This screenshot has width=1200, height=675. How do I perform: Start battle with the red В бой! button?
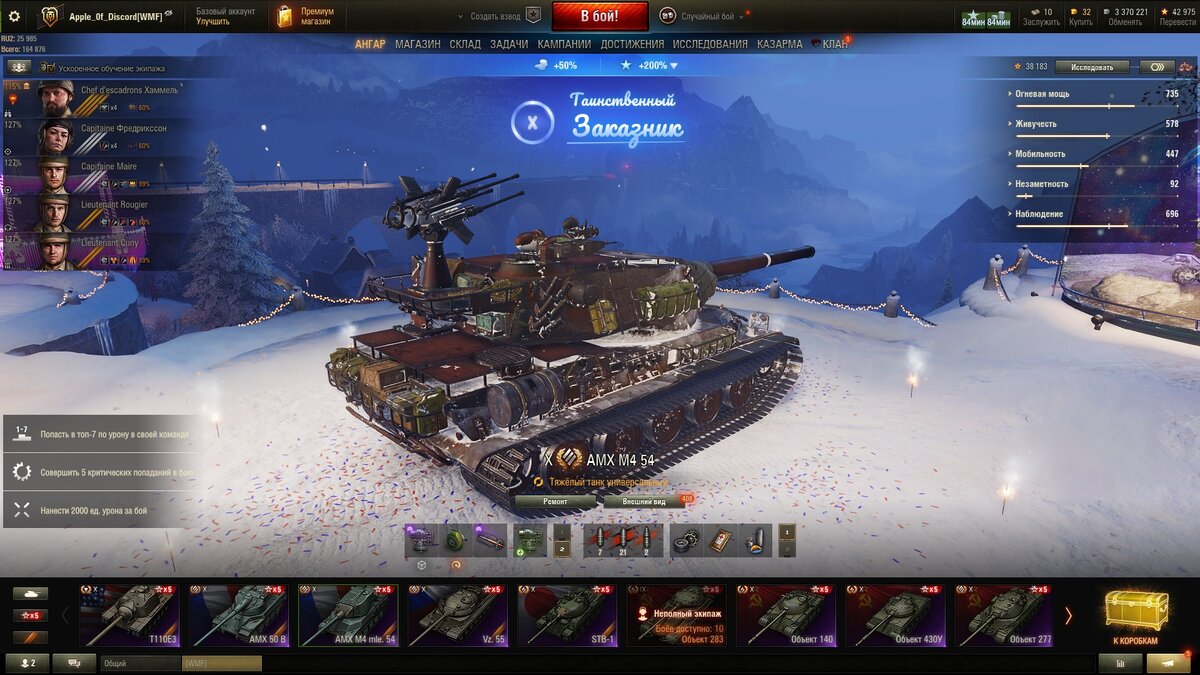599,16
